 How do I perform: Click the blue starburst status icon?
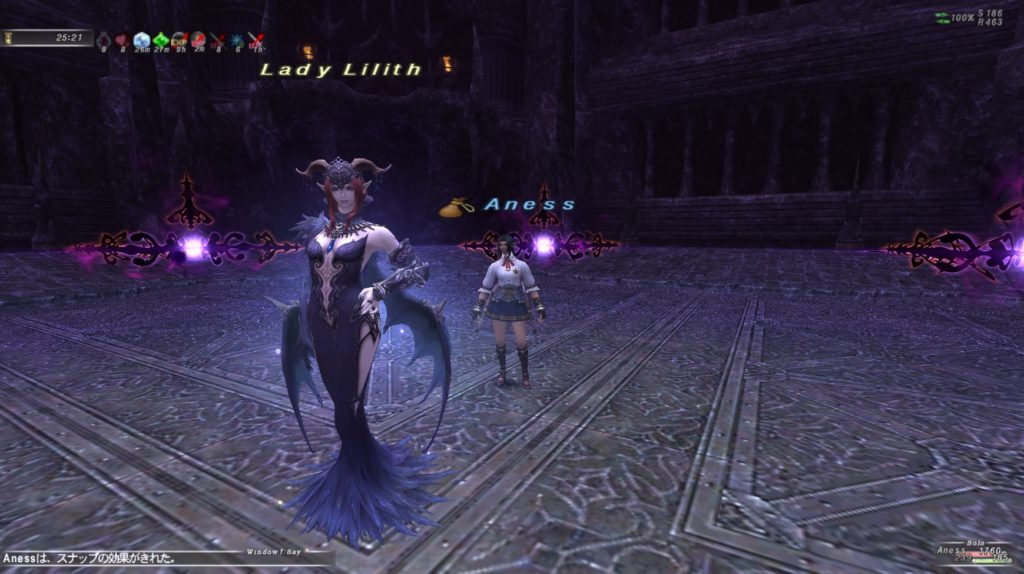(x=236, y=40)
